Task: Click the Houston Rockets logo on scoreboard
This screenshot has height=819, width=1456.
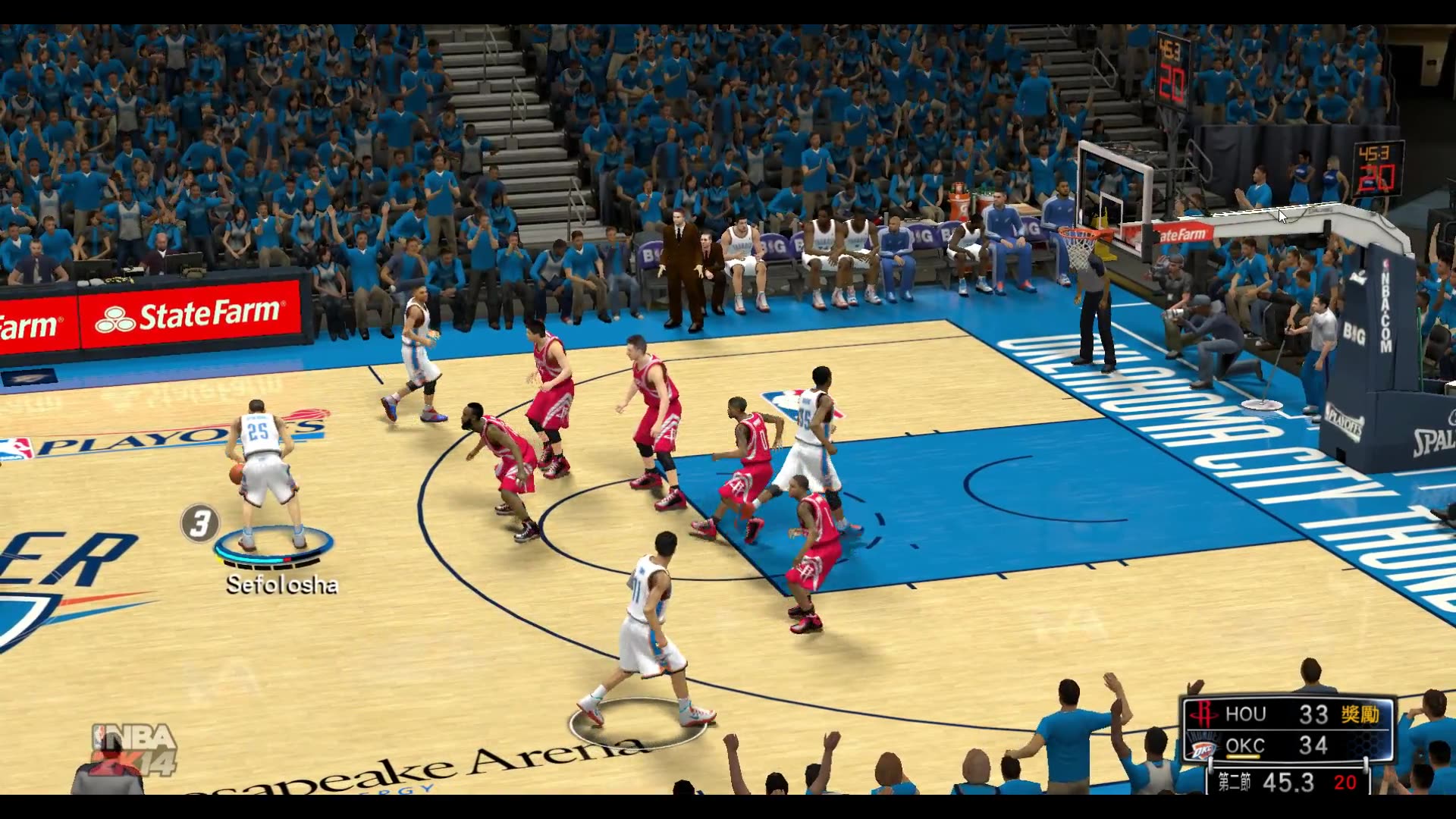Action: [1203, 714]
